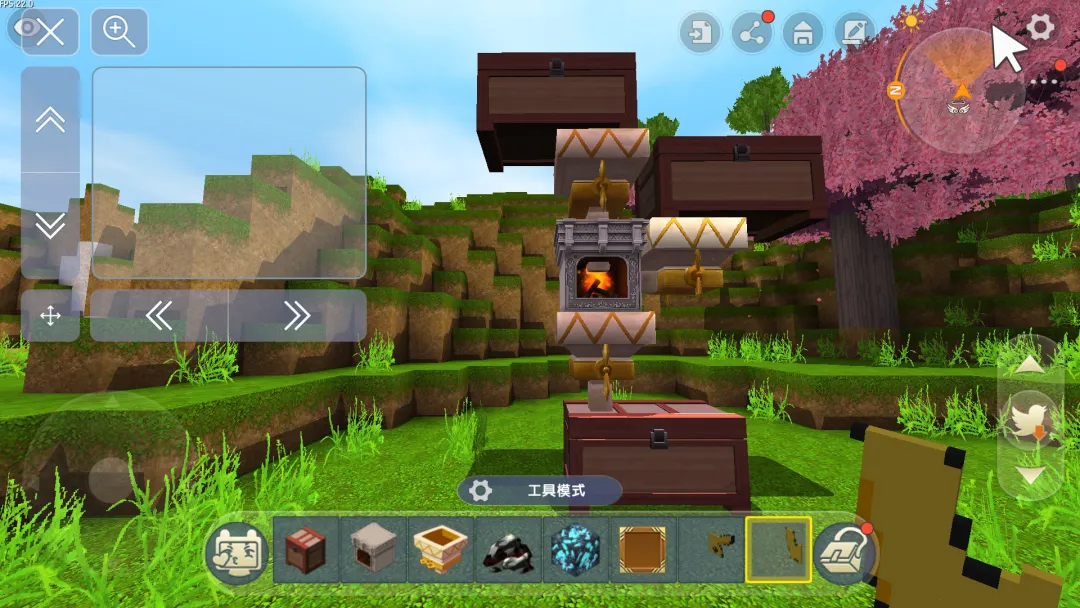
Task: Tap the double right-arrow button
Action: point(296,316)
